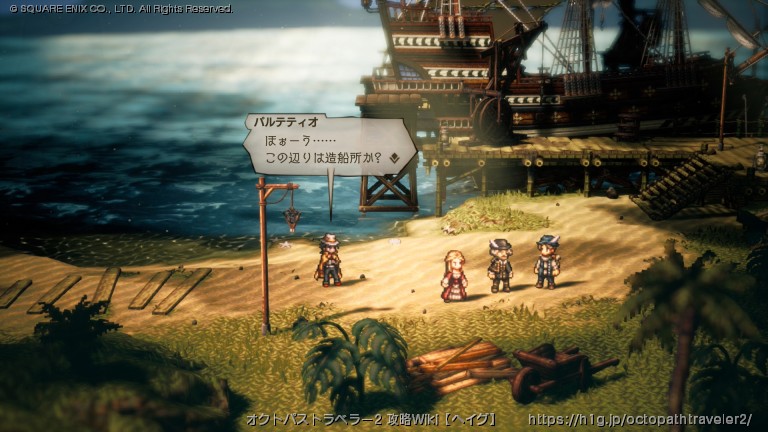The height and width of the screenshot is (432, 768).
Task: Advance Partitio's dialogue with the diamond arrow
Action: pyautogui.click(x=395, y=157)
